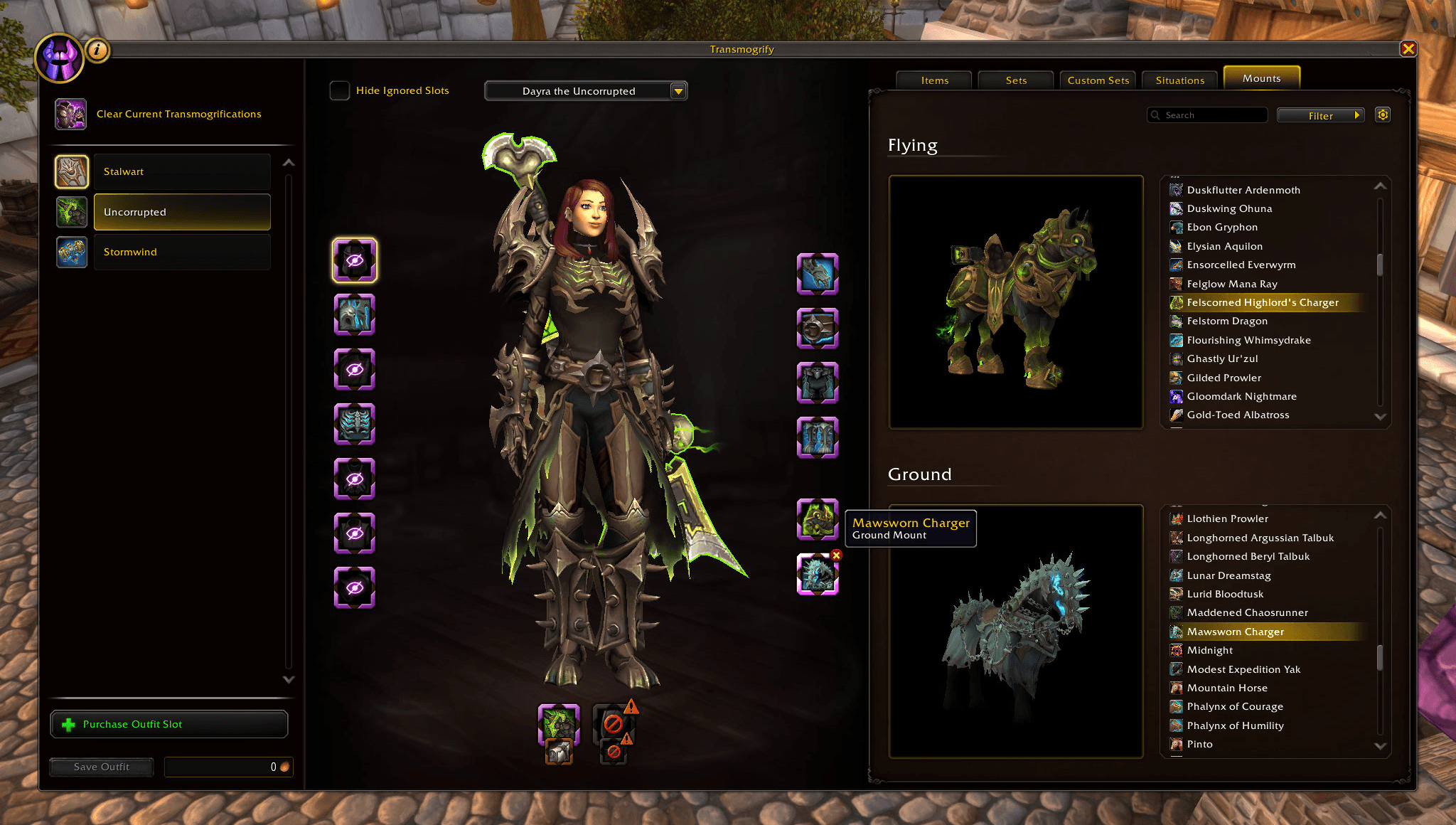Click Clear Current Transmogrifications
The width and height of the screenshot is (1456, 825).
[178, 114]
